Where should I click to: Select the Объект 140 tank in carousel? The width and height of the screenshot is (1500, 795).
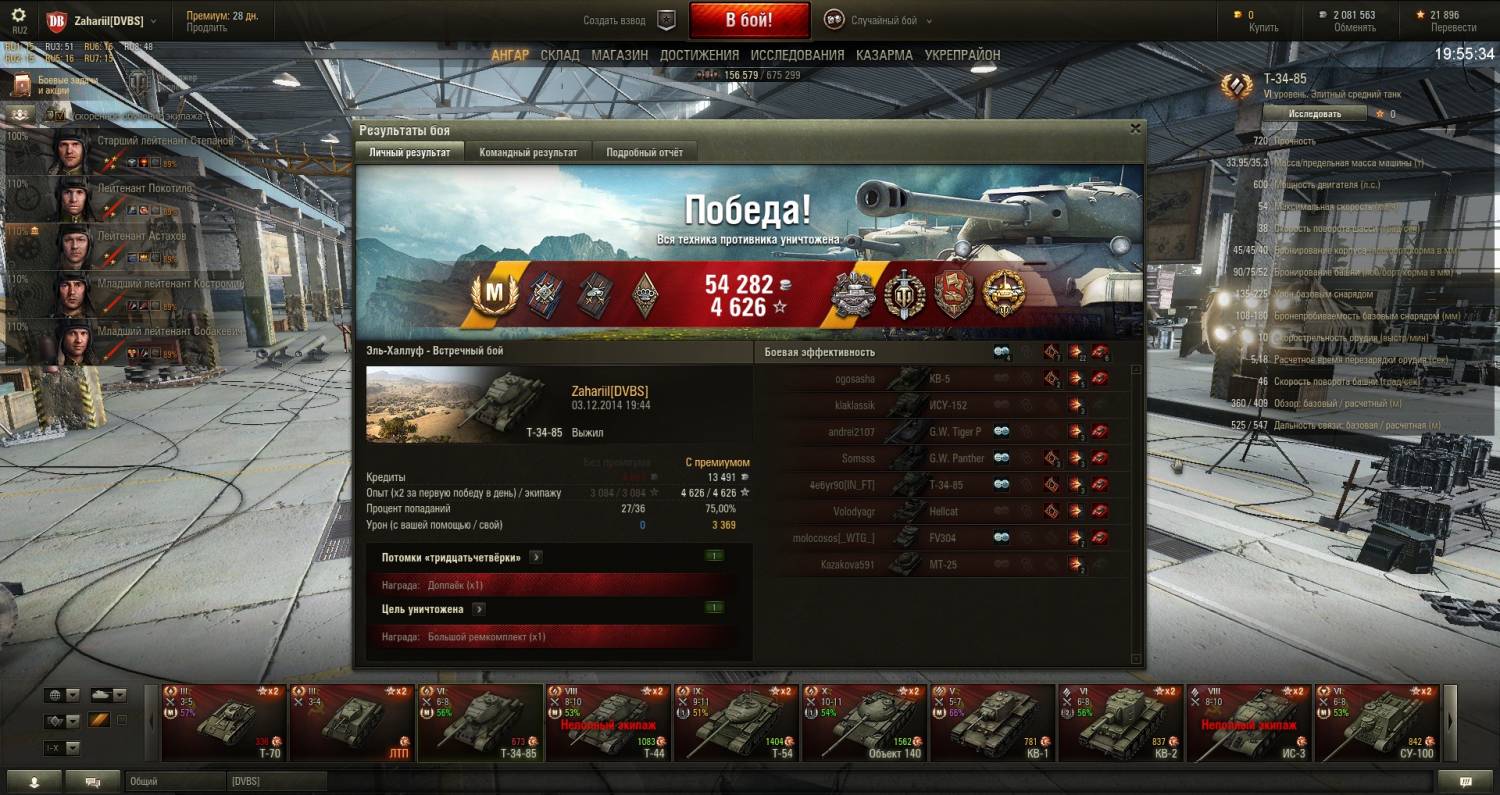(864, 723)
